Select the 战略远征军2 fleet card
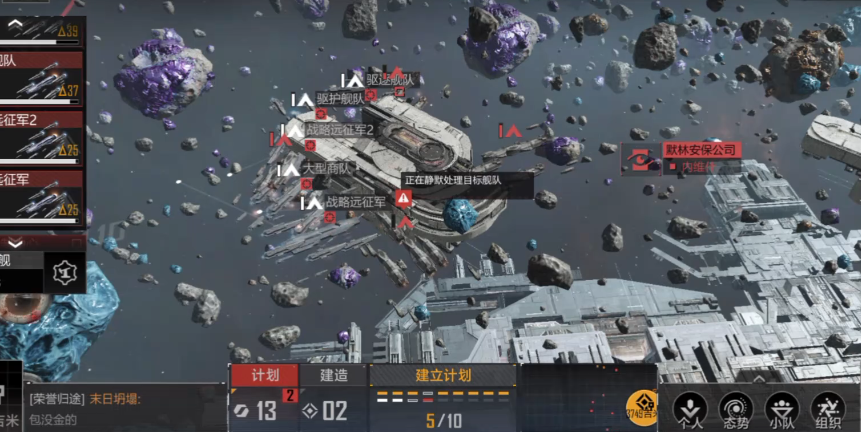The width and height of the screenshot is (861, 432). click(x=42, y=136)
